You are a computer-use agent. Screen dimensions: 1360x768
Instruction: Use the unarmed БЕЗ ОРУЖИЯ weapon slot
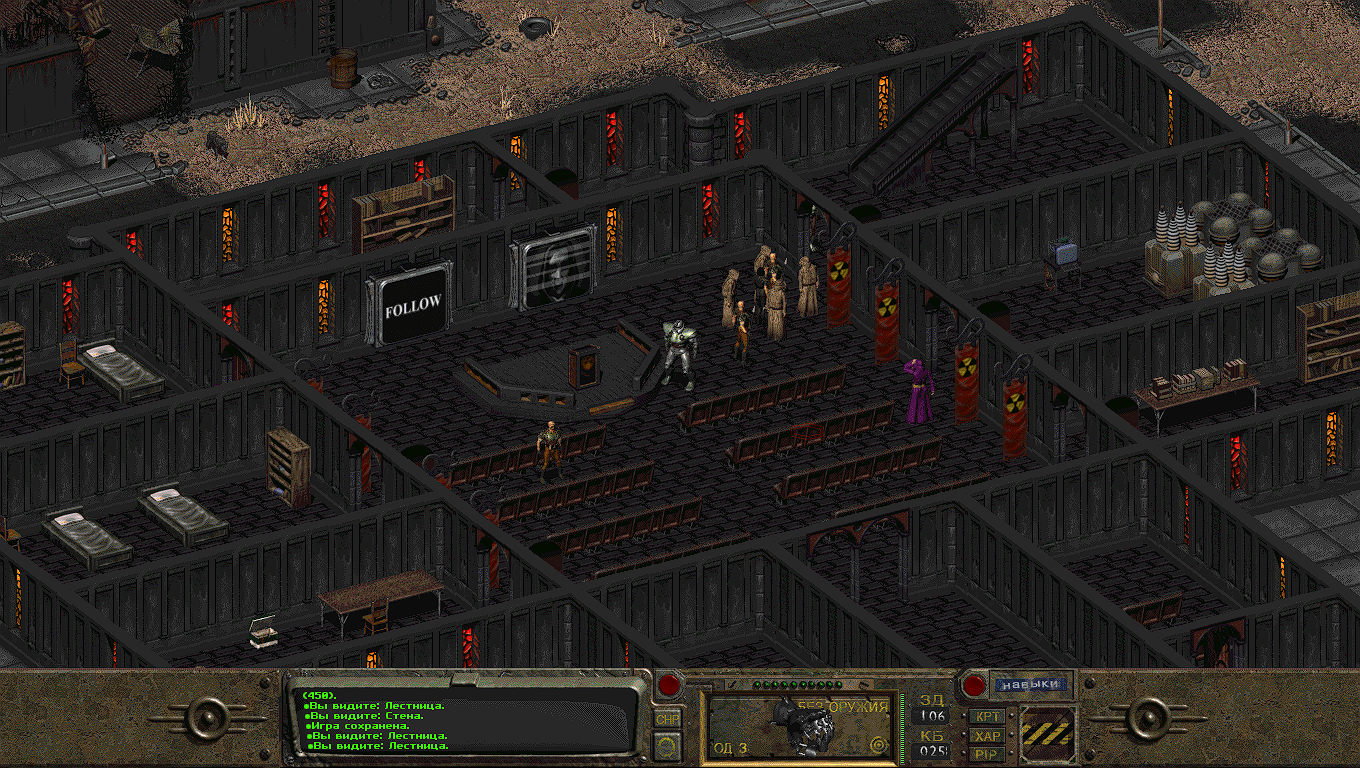click(800, 724)
